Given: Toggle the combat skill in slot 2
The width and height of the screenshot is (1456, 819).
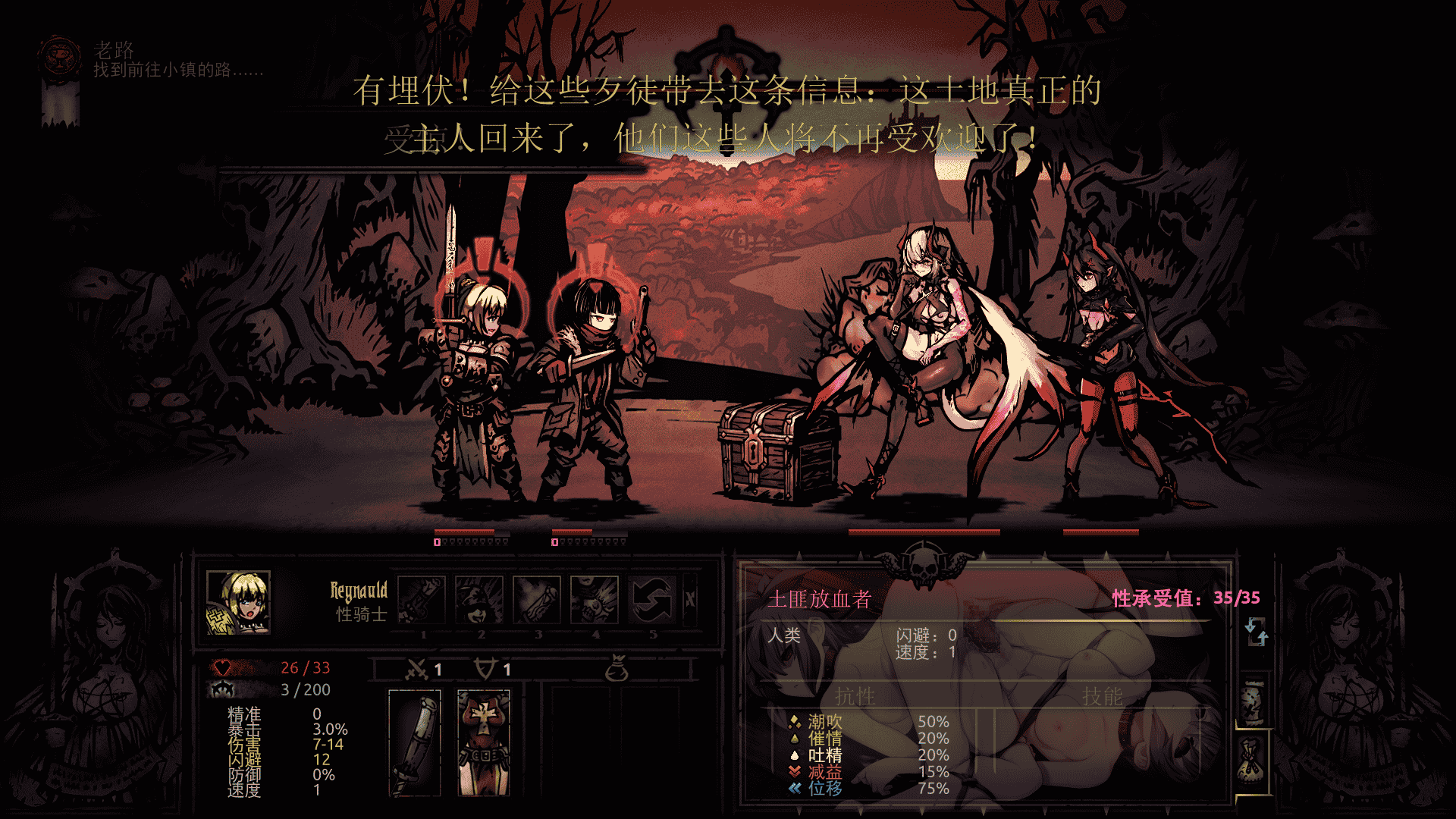Looking at the screenshot, I should click(480, 601).
